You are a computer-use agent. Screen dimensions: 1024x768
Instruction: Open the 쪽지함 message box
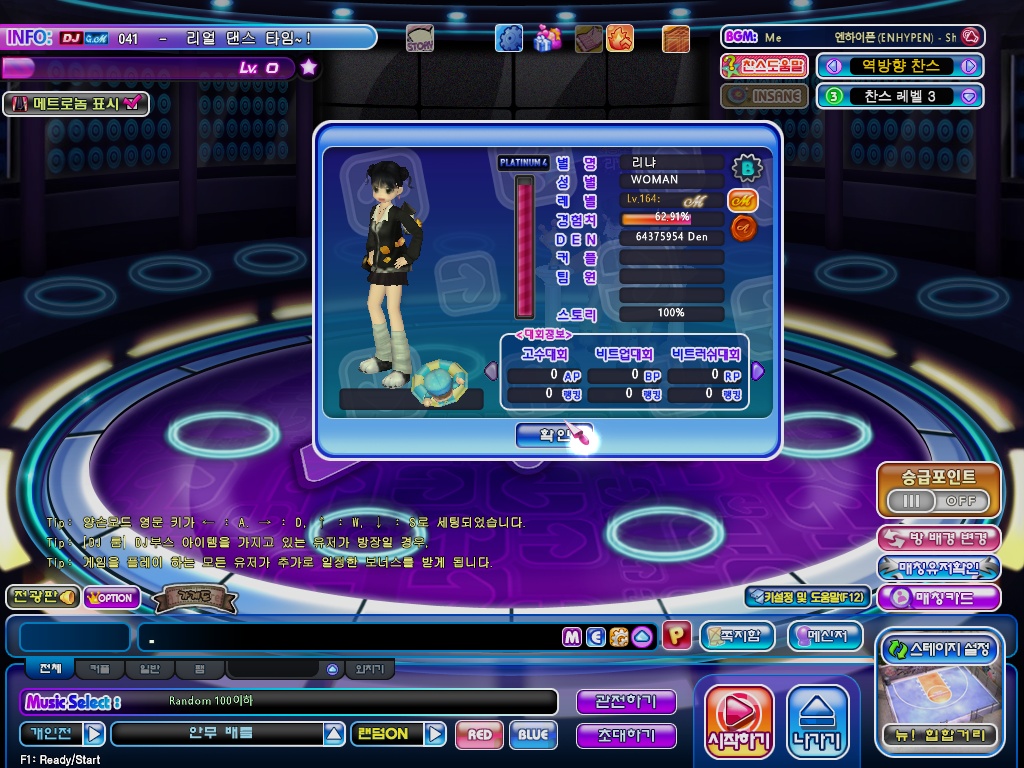pyautogui.click(x=736, y=636)
